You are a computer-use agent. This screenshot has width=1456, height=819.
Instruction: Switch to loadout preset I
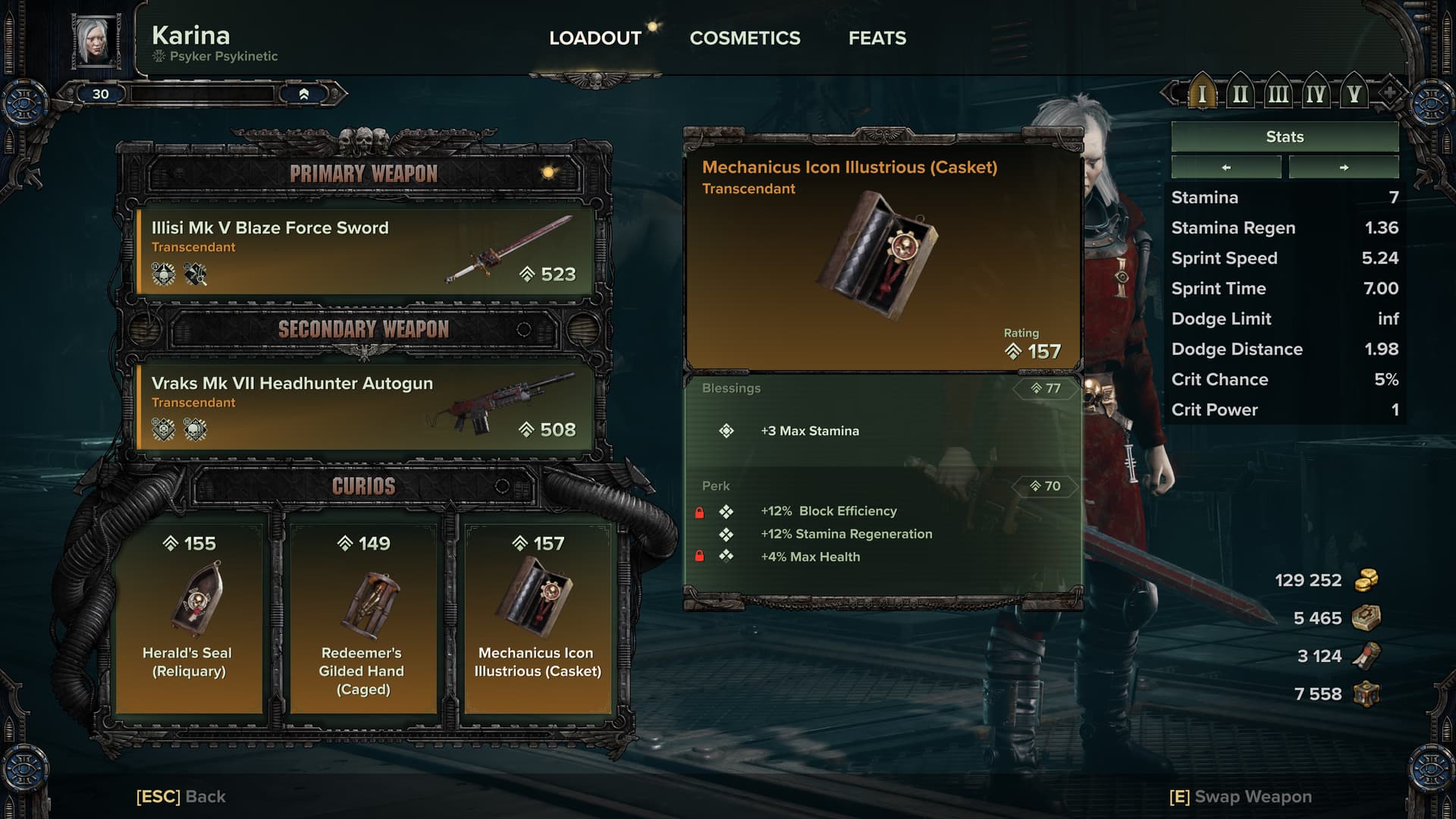click(x=1202, y=94)
